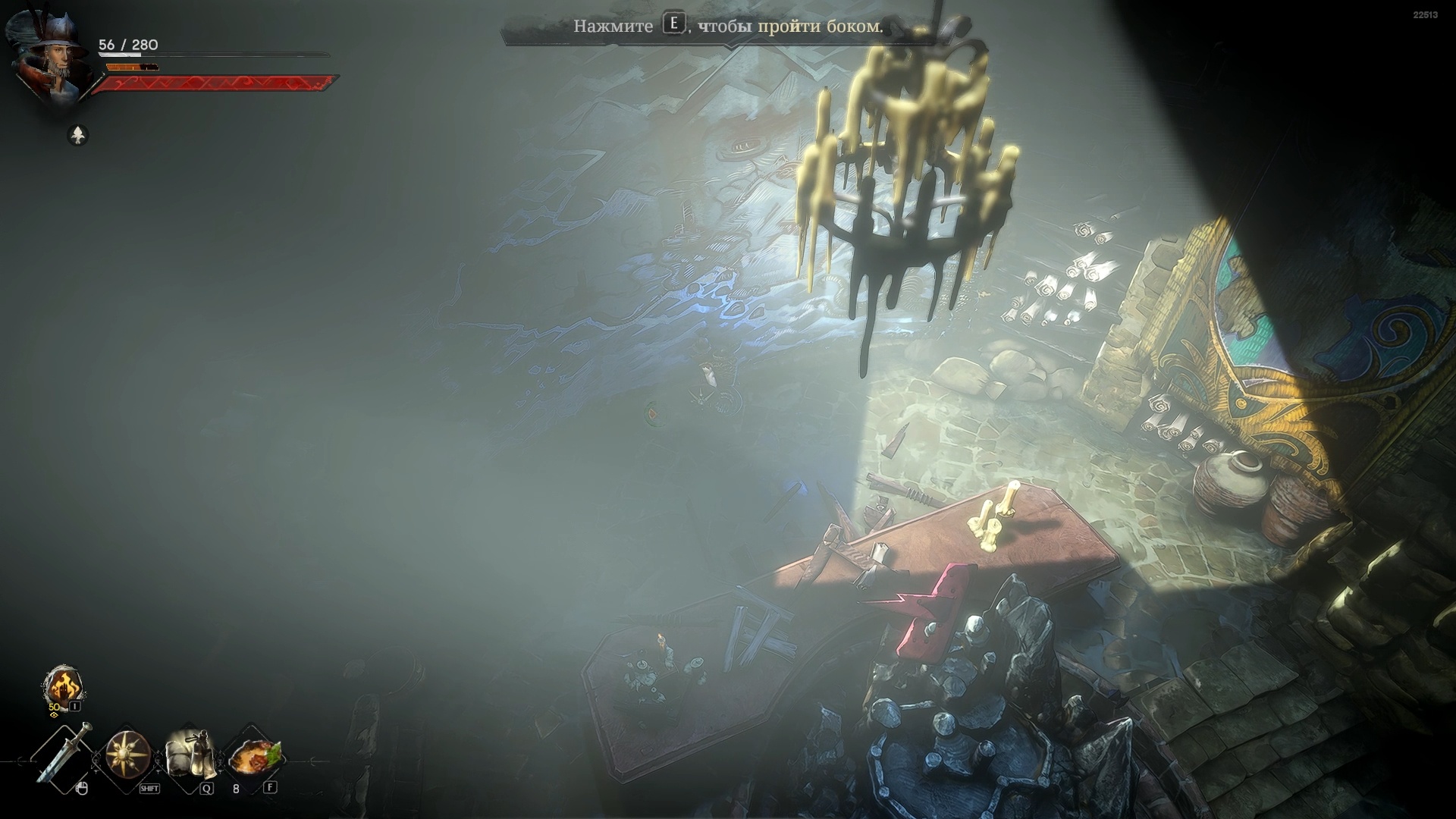Use the bandage and flask item
1456x819 pixels.
(190, 755)
